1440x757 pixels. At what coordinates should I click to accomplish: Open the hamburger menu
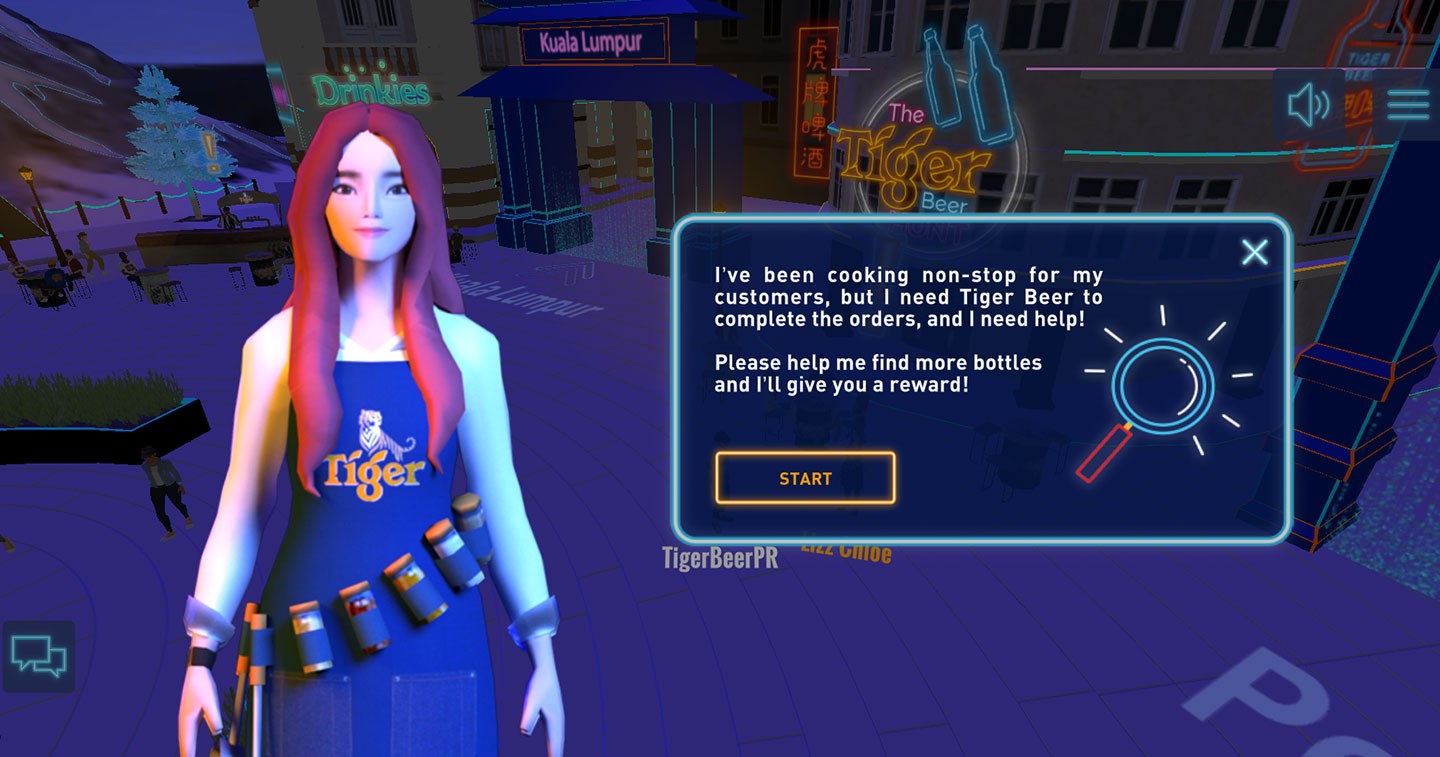(x=1408, y=105)
